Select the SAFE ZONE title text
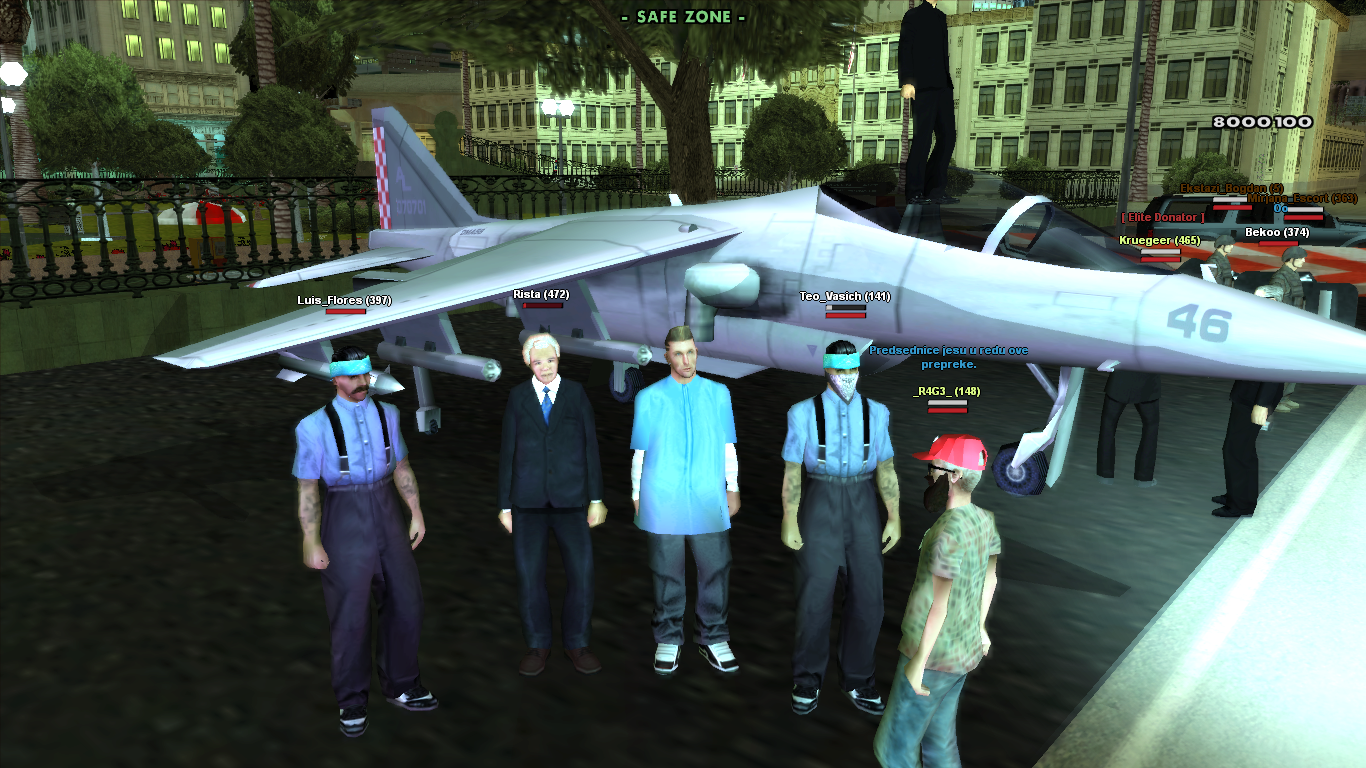This screenshot has width=1366, height=768. click(x=683, y=16)
